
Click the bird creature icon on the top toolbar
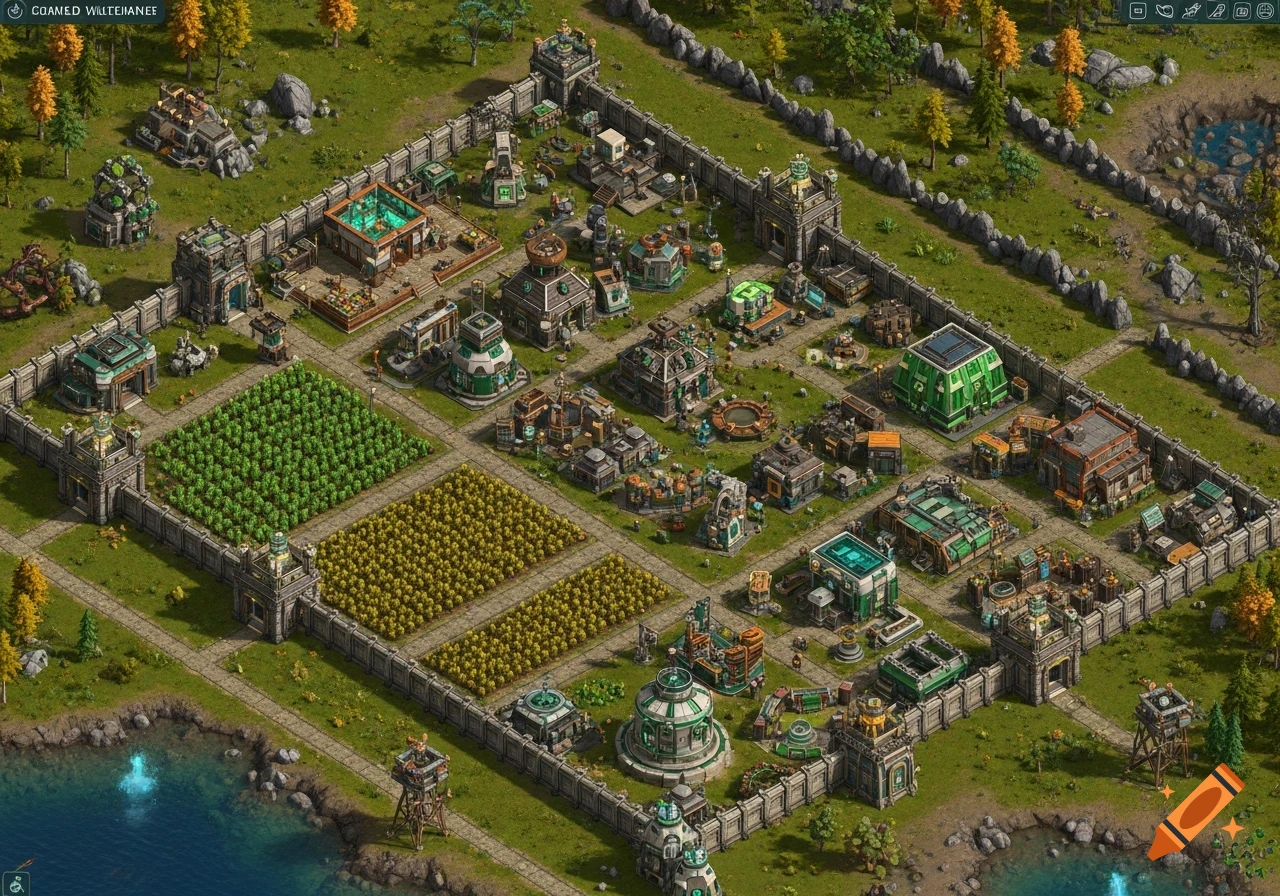coord(1164,11)
